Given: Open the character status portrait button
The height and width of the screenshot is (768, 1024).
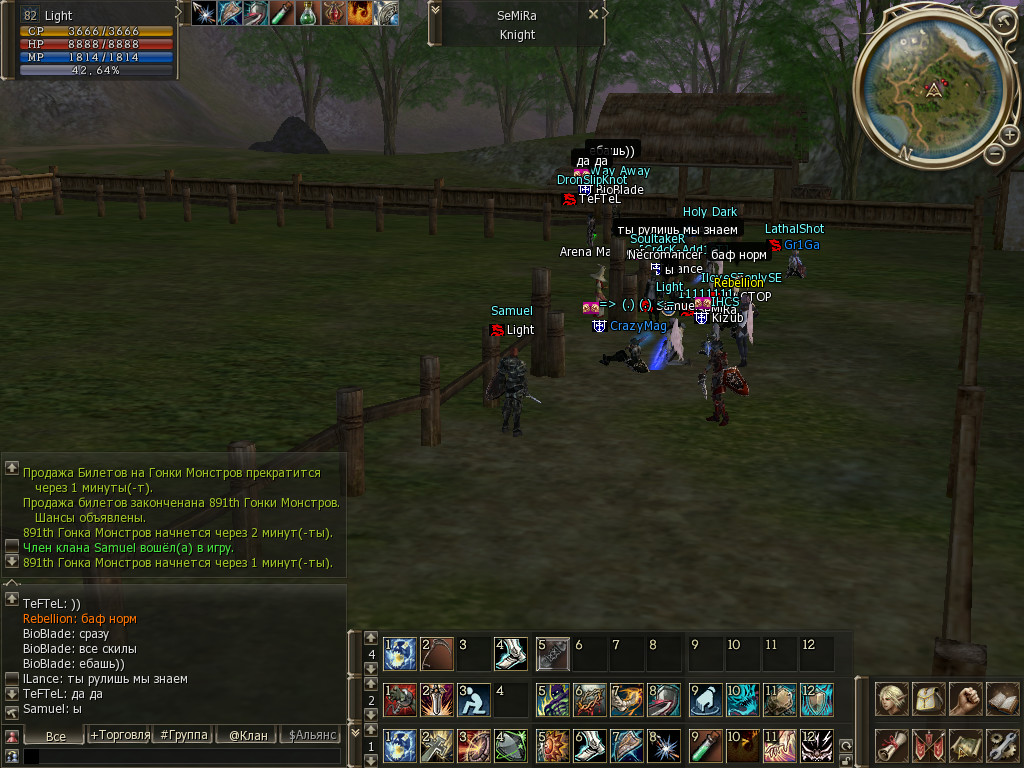Looking at the screenshot, I should pyautogui.click(x=892, y=698).
